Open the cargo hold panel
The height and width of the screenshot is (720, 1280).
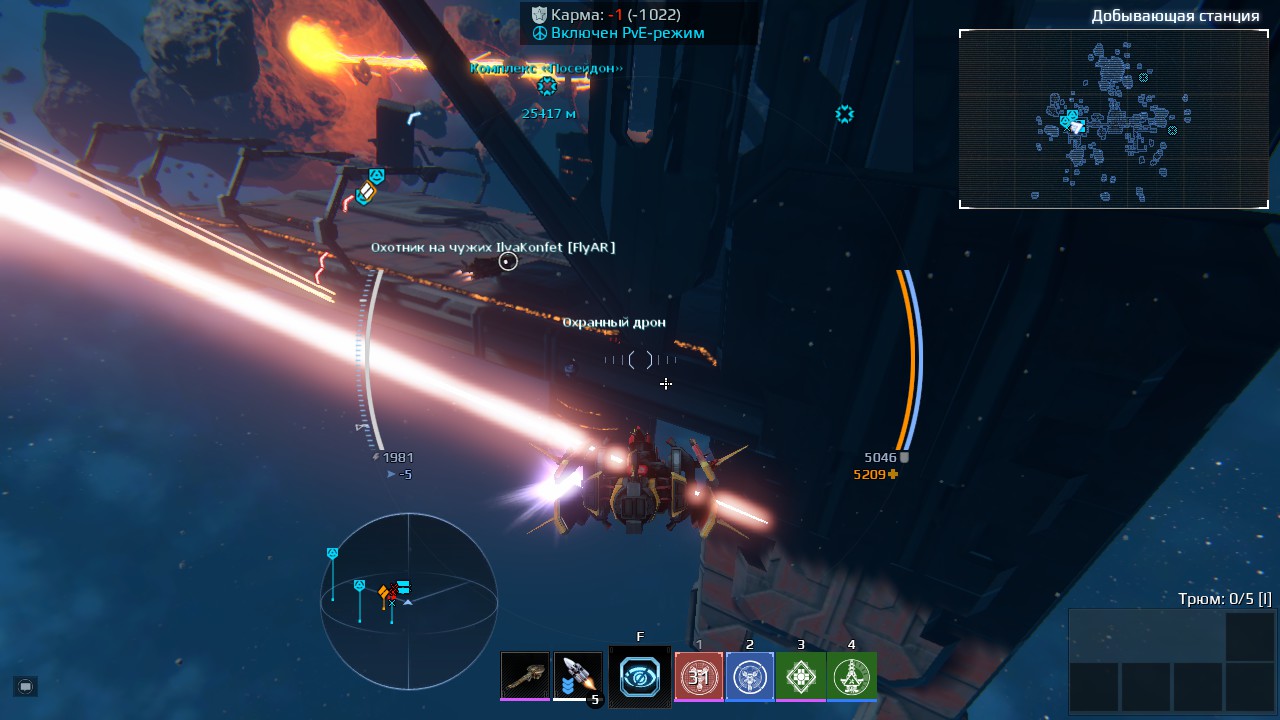1171,660
